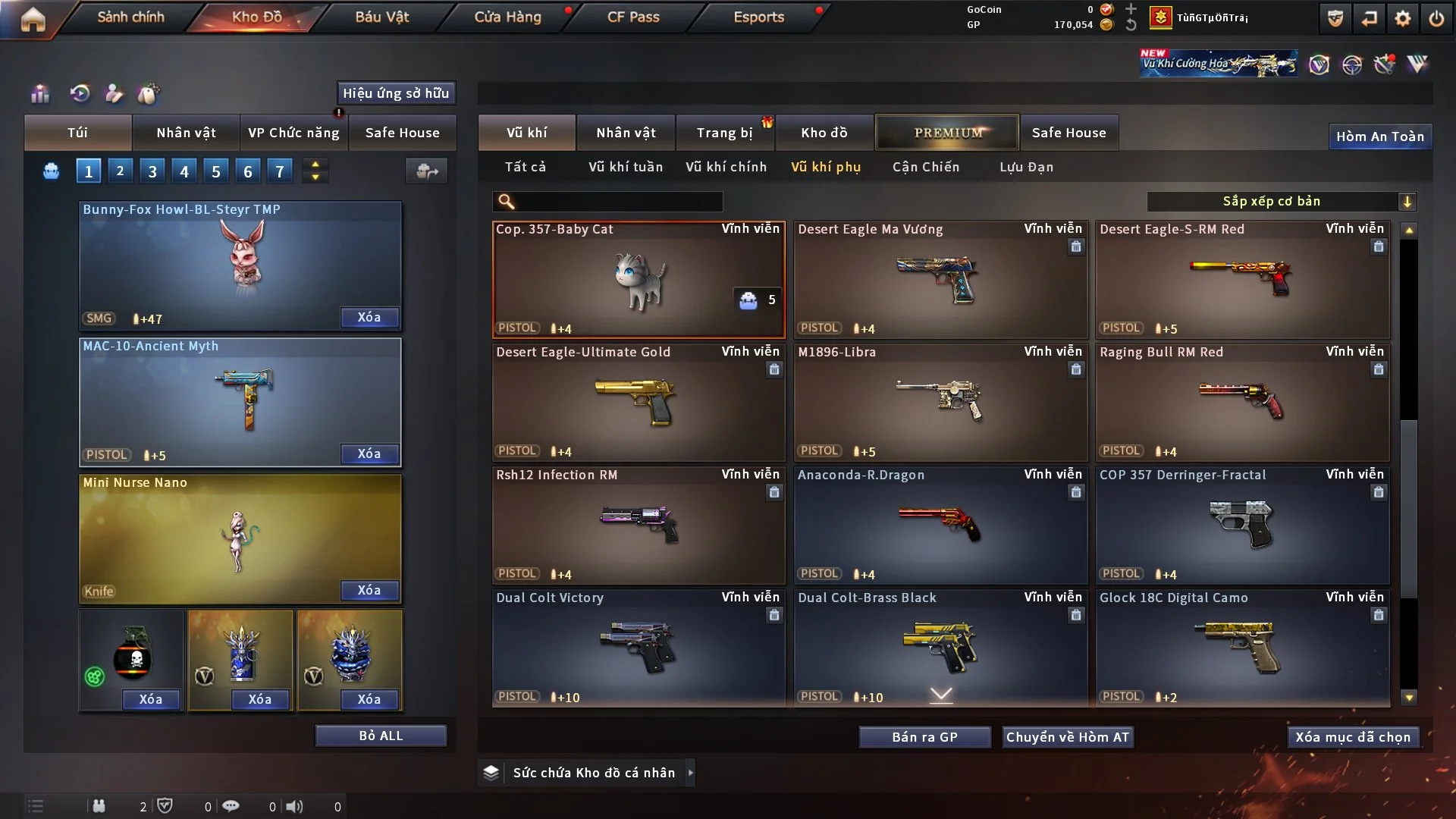Click the weapon search field

(x=618, y=201)
